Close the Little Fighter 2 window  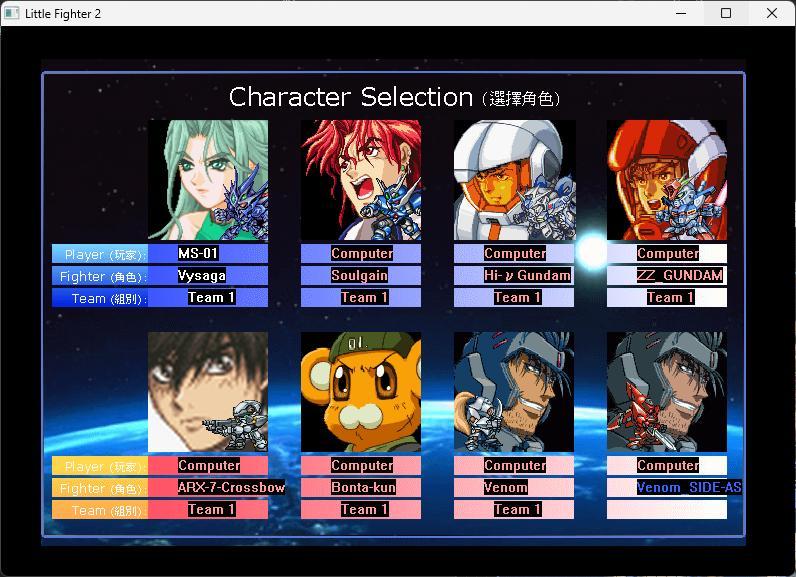772,13
